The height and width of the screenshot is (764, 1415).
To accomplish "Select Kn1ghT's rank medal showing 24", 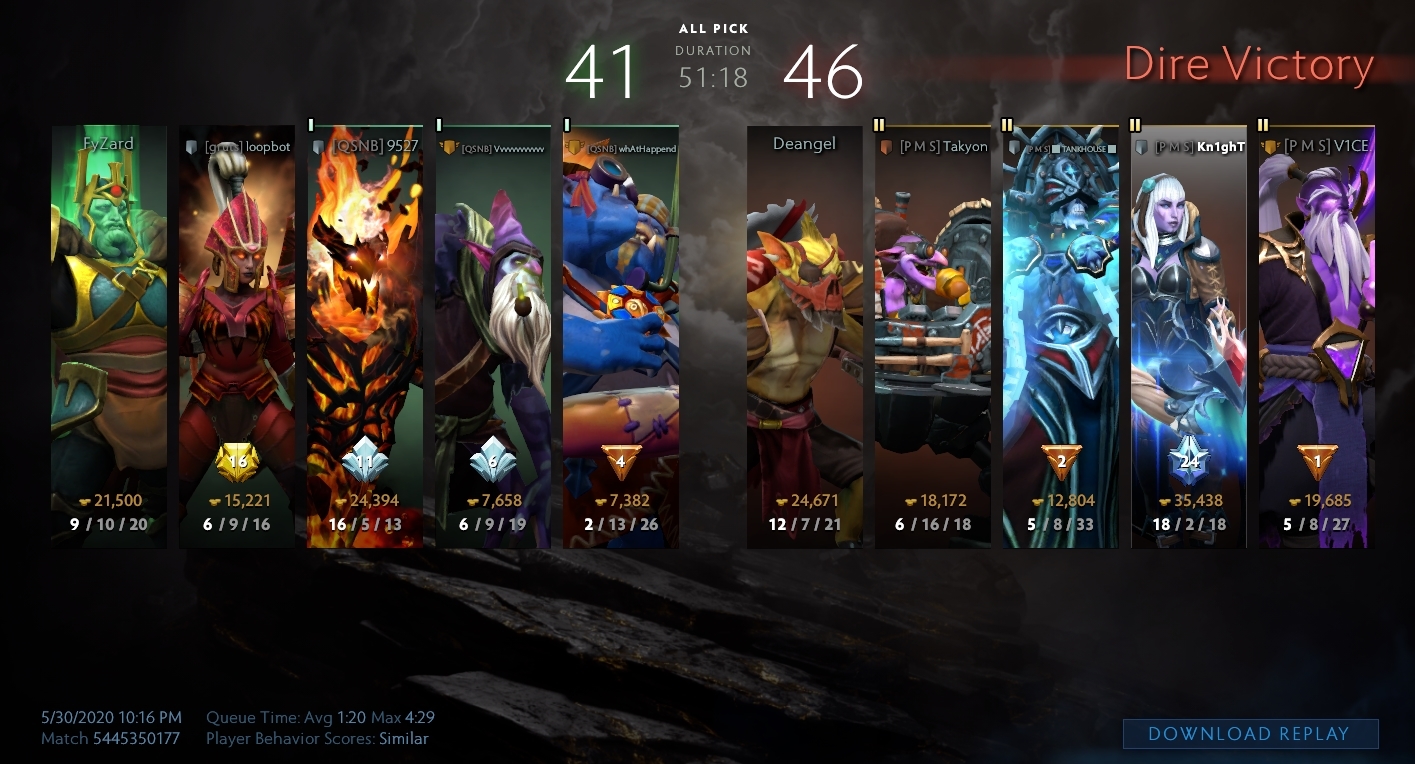I will (x=1189, y=462).
